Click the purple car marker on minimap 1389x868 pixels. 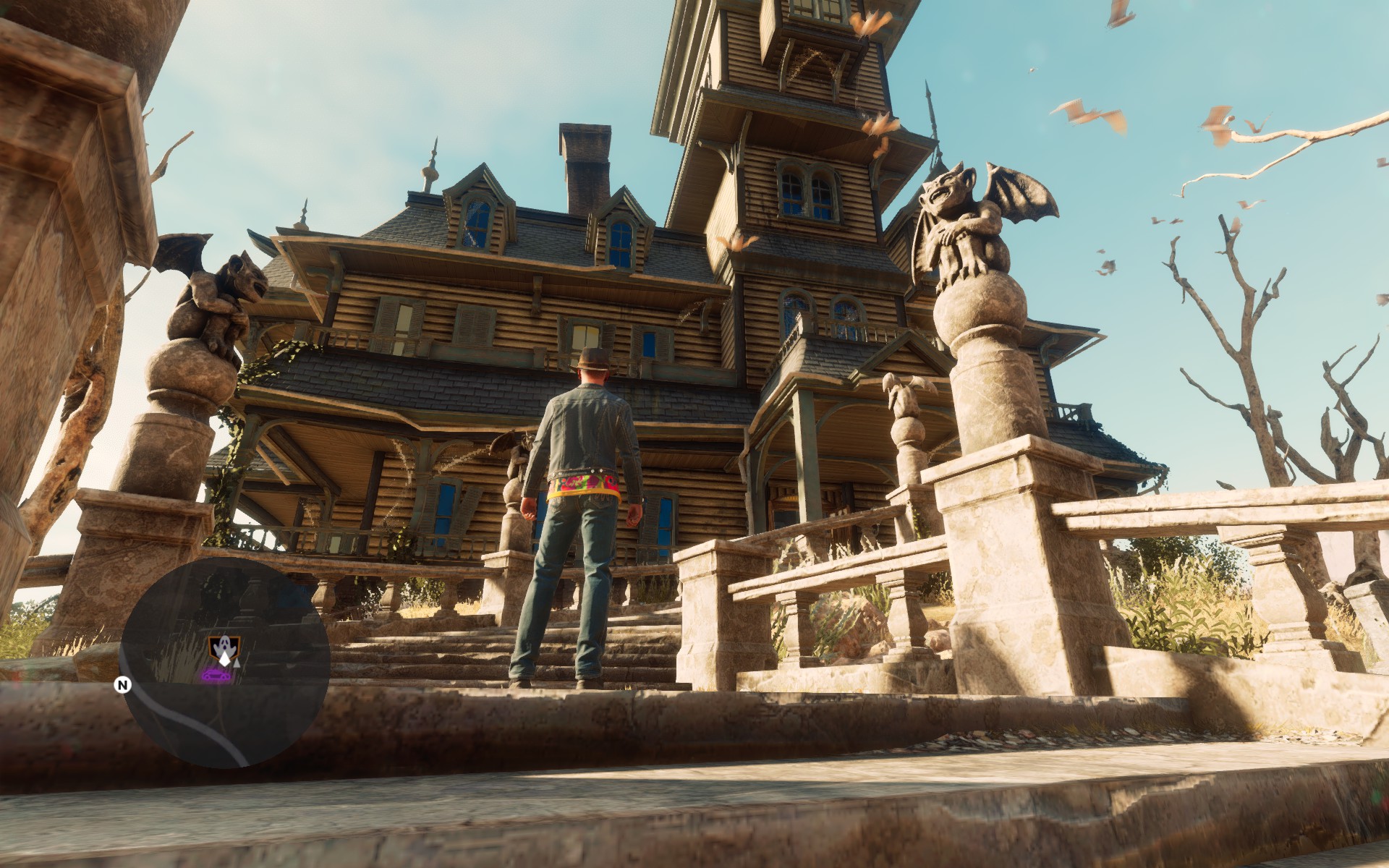click(x=216, y=676)
